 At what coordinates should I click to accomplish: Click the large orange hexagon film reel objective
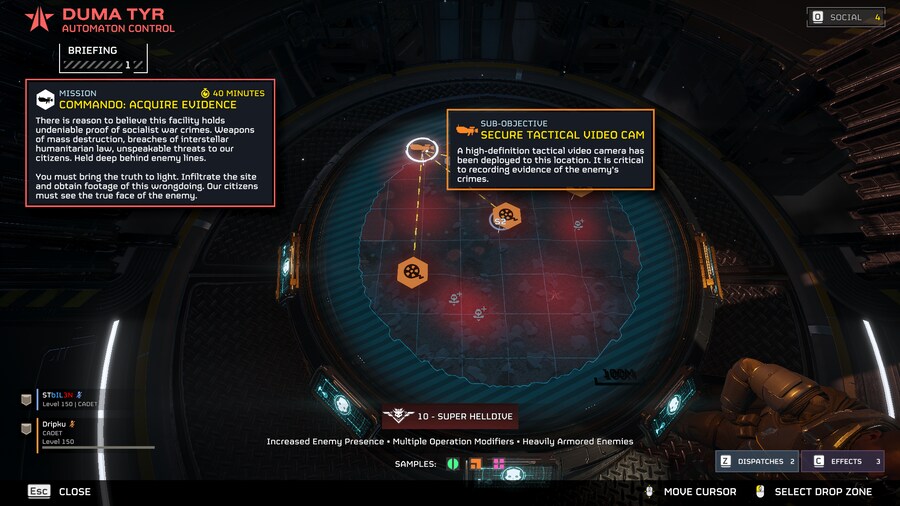(x=413, y=272)
